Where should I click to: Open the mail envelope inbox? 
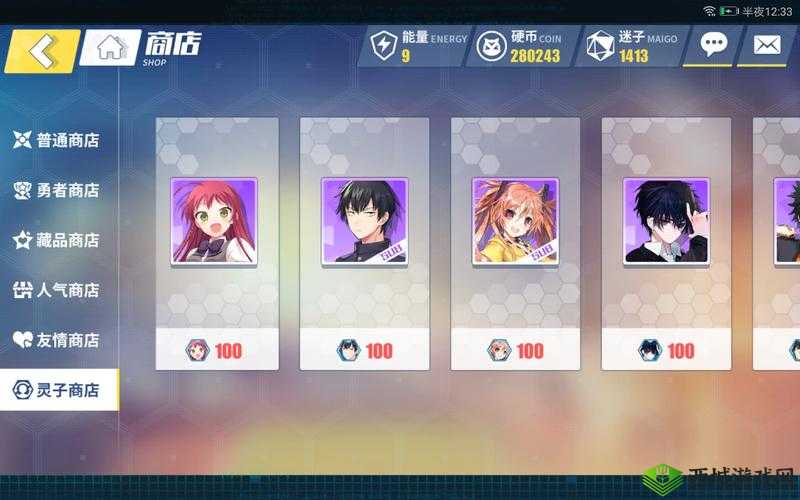(x=766, y=45)
